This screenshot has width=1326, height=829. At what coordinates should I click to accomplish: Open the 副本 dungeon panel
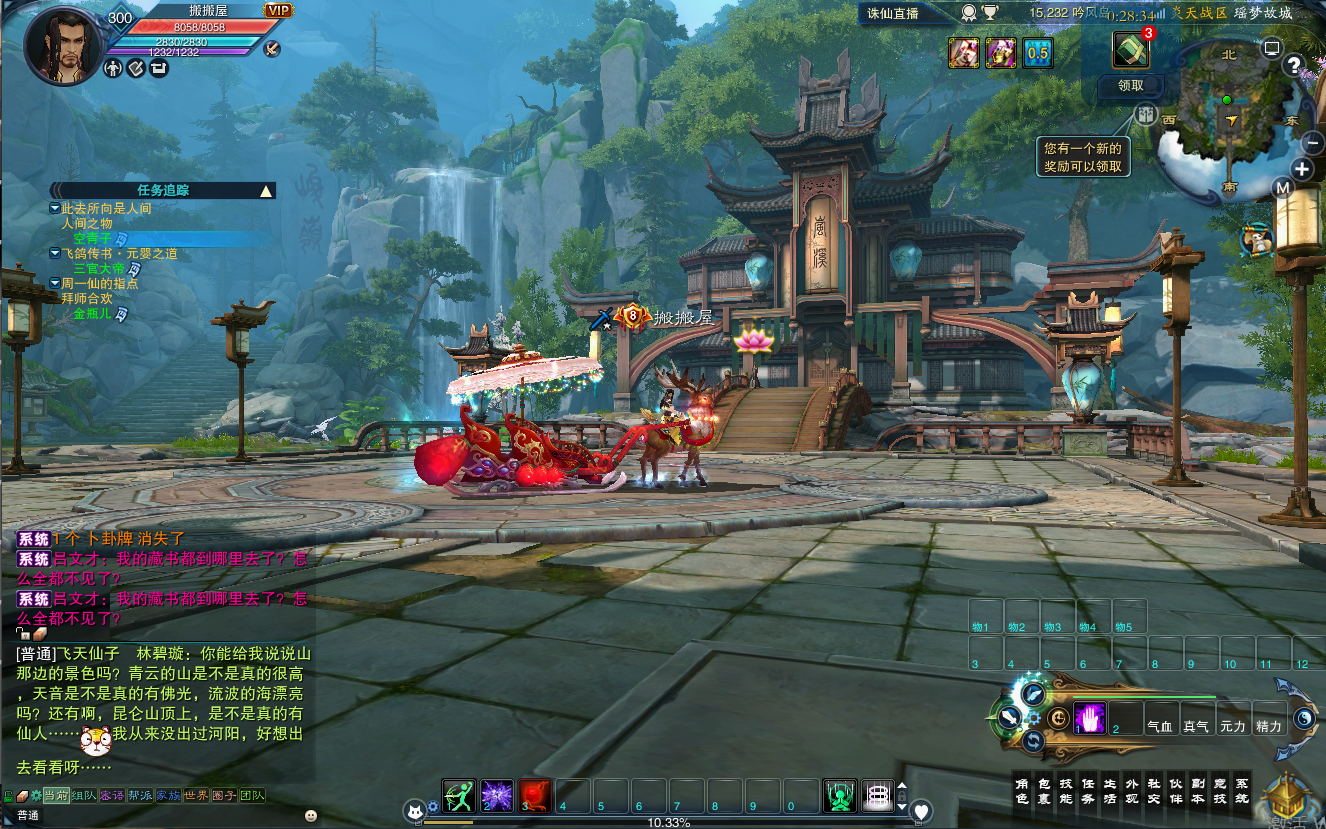(x=1200, y=790)
